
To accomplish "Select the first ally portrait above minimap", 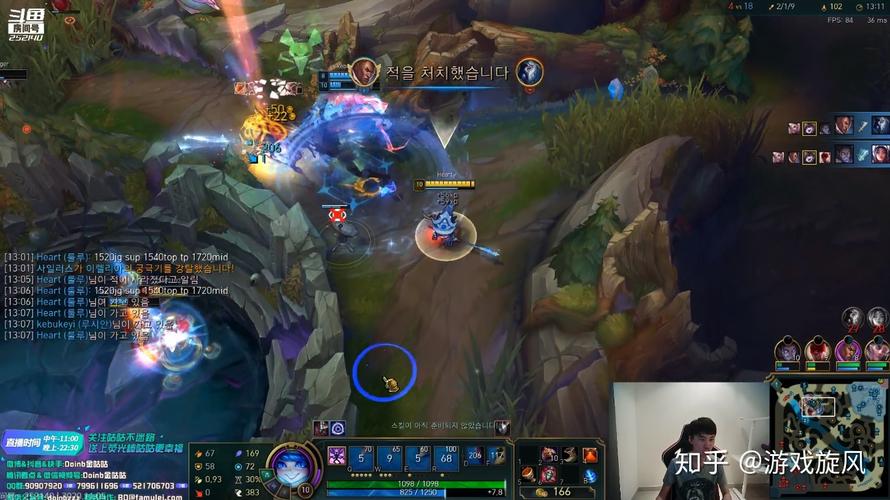I will click(789, 350).
